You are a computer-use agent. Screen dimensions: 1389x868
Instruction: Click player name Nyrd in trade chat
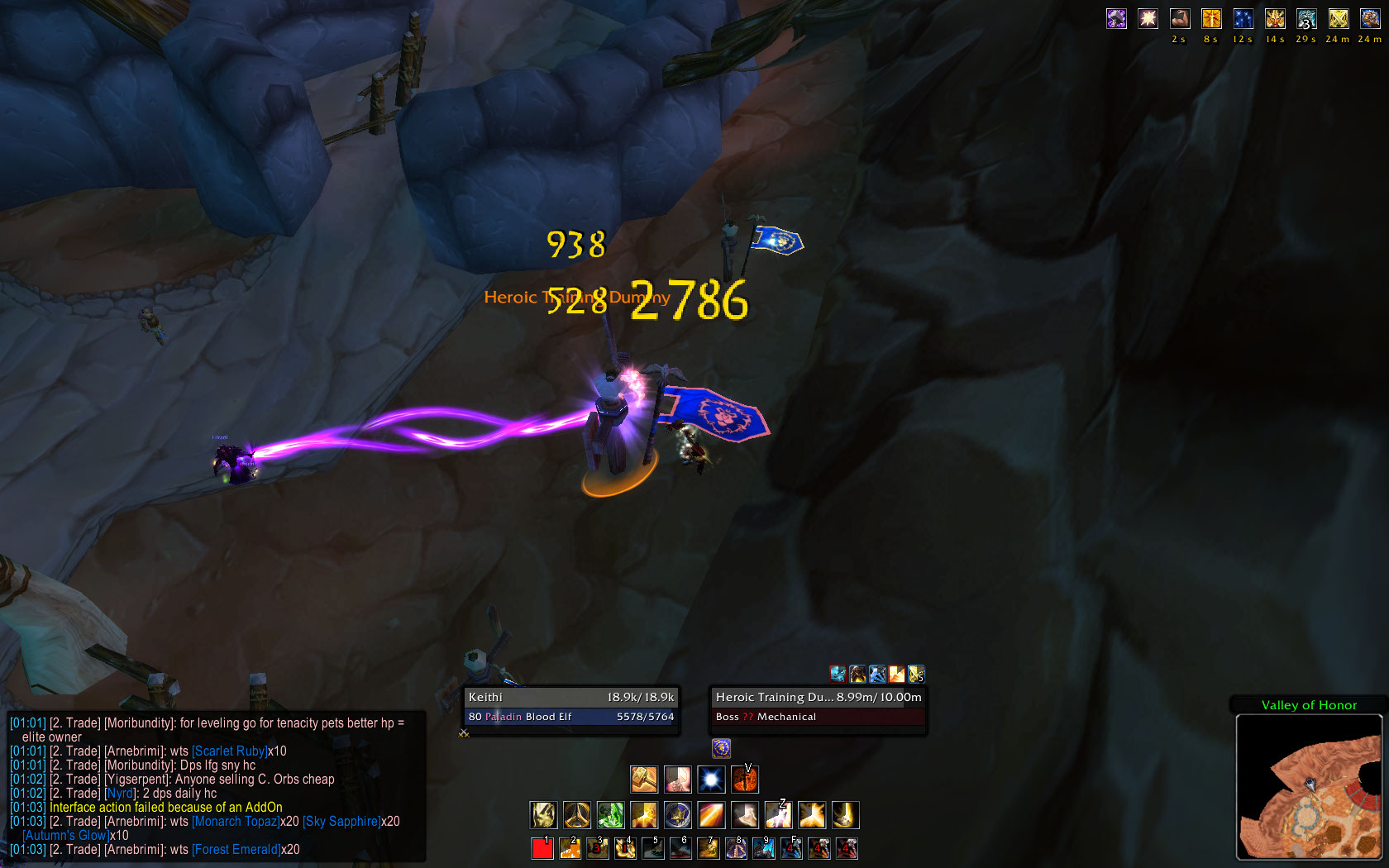click(119, 794)
